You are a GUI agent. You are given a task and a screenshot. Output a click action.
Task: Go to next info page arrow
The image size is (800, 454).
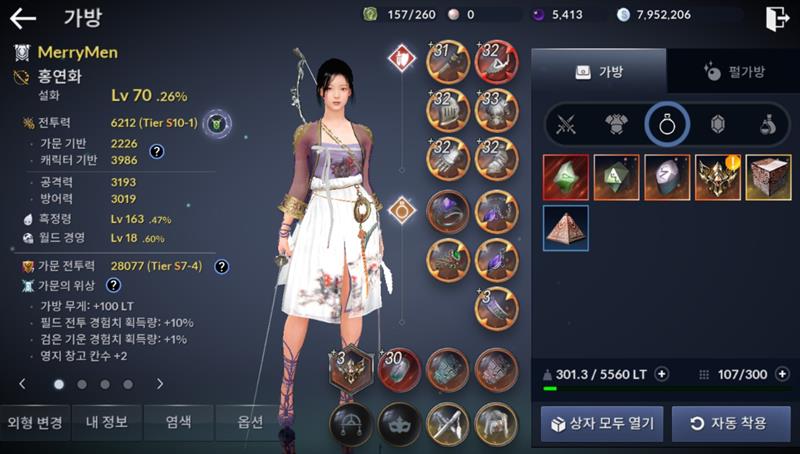[x=159, y=384]
